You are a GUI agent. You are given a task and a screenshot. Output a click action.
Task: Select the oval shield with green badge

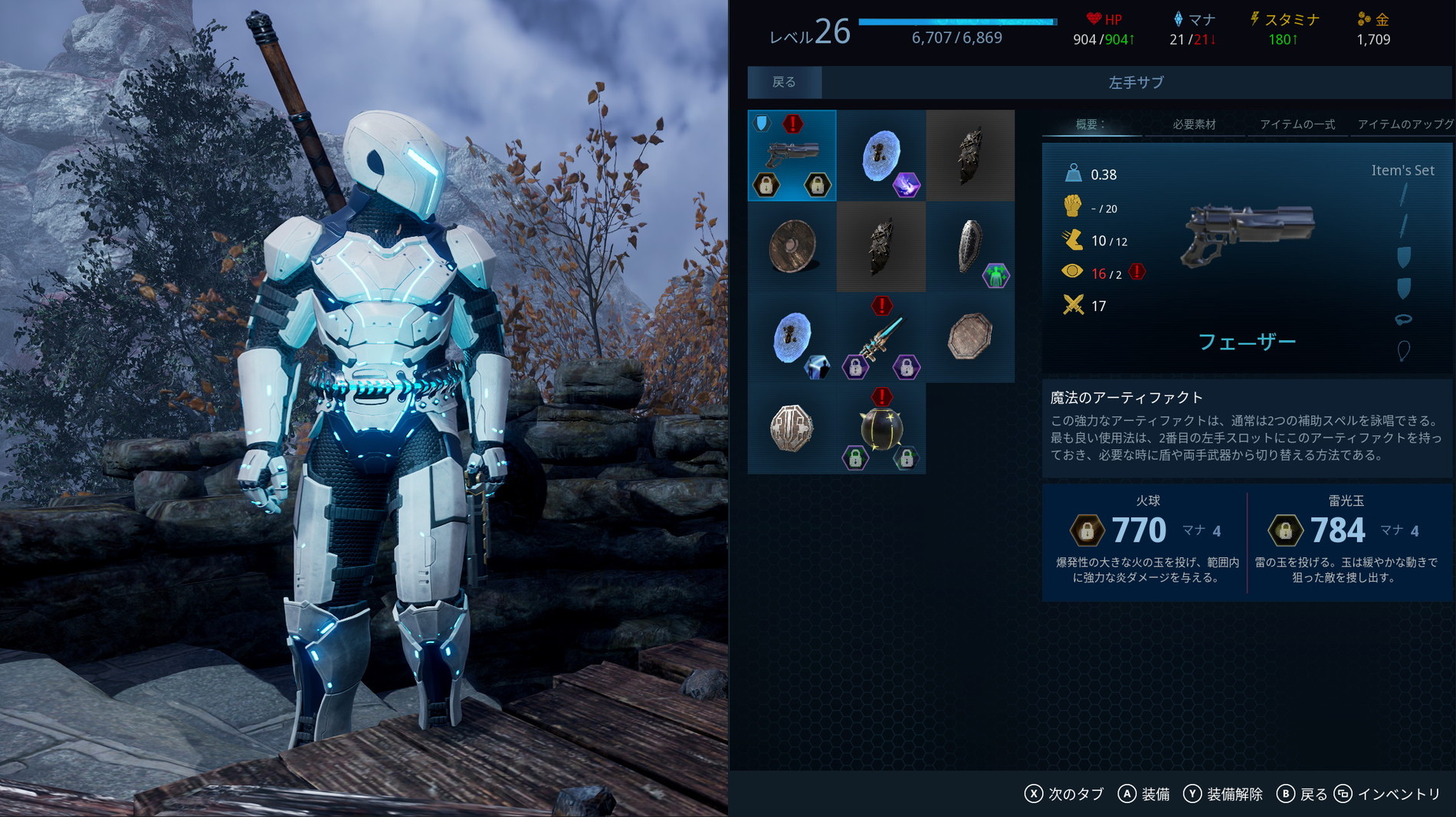click(x=970, y=247)
